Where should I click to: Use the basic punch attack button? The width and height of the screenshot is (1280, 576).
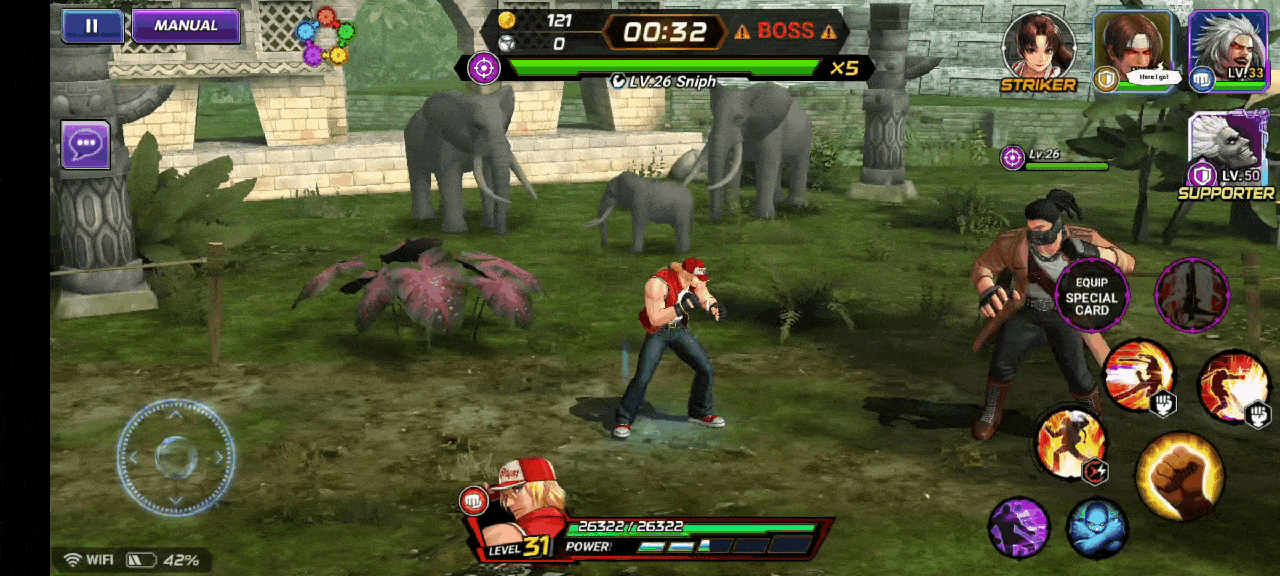click(1179, 476)
